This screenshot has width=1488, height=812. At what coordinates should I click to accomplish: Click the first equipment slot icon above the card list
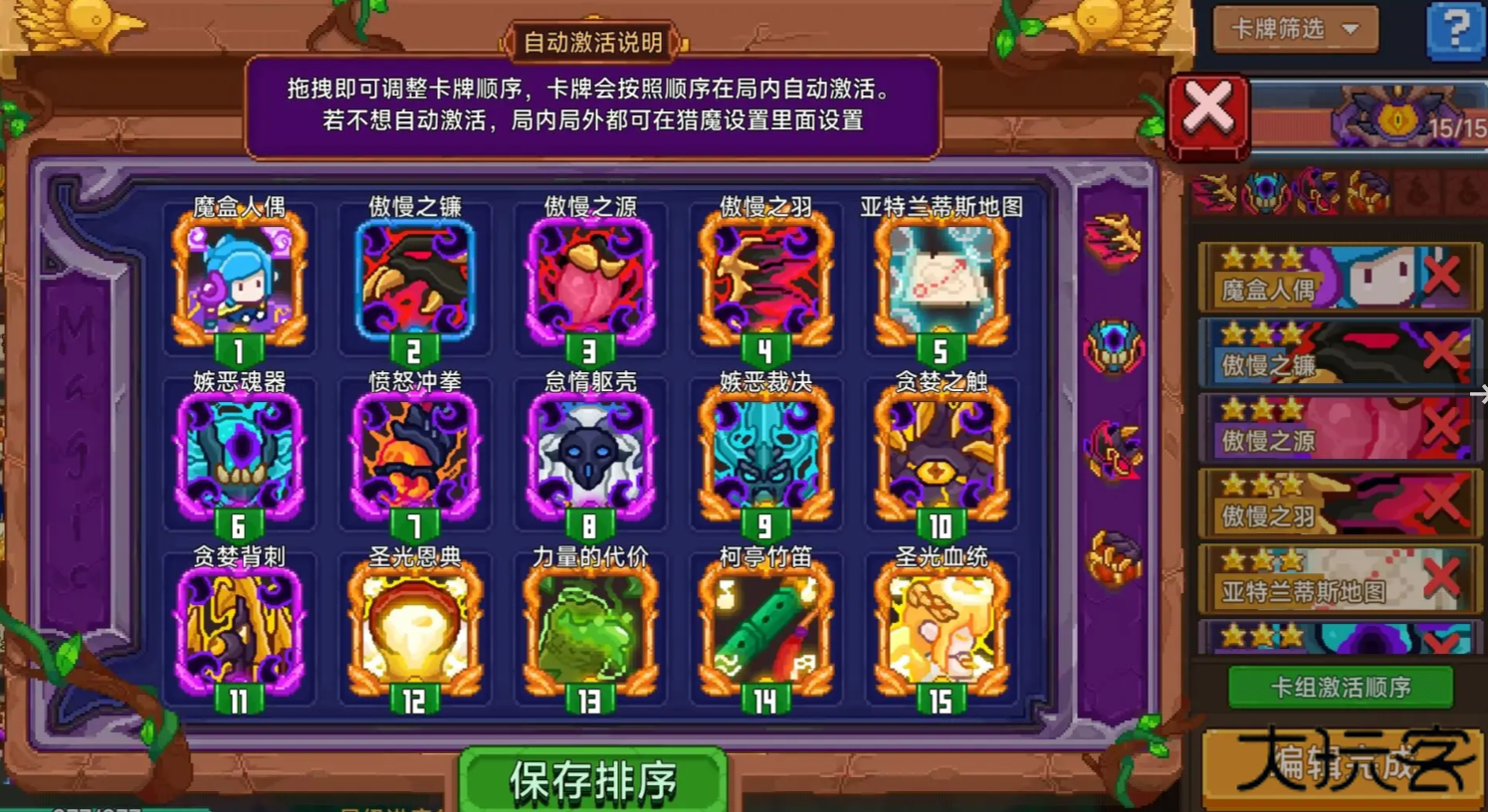tap(1216, 192)
